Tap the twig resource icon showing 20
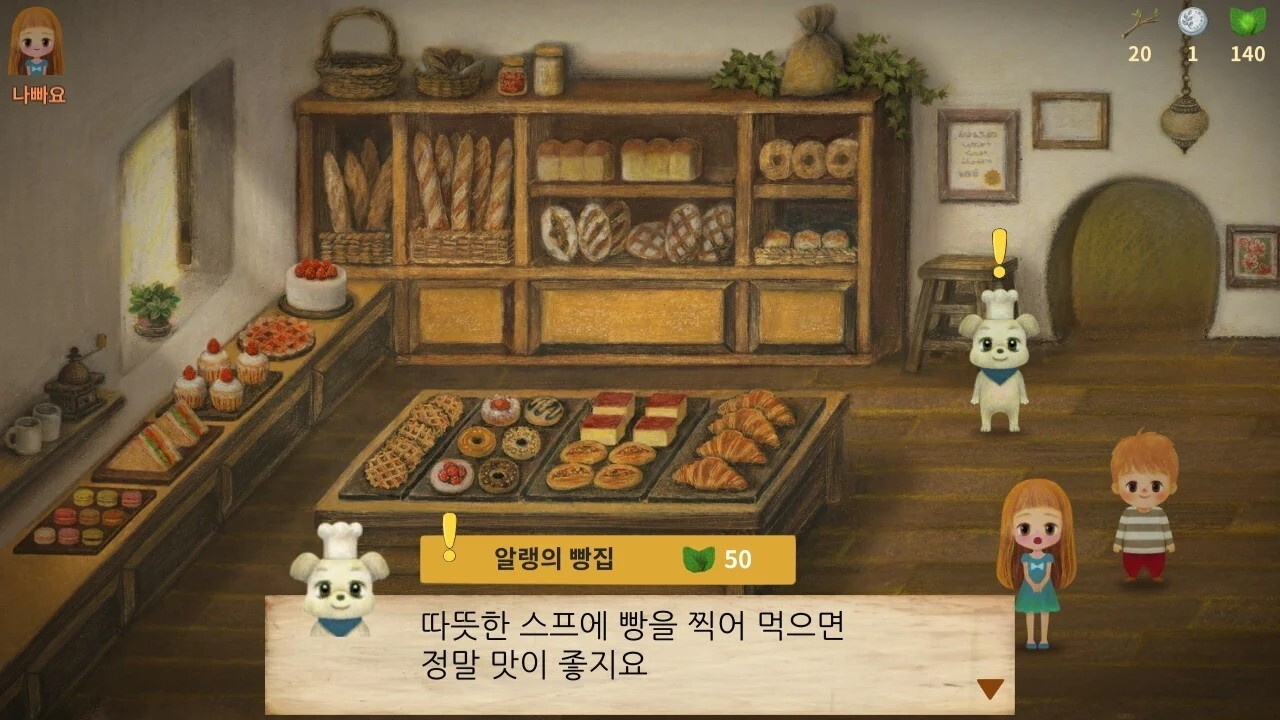1280x720 pixels. pyautogui.click(x=1139, y=22)
